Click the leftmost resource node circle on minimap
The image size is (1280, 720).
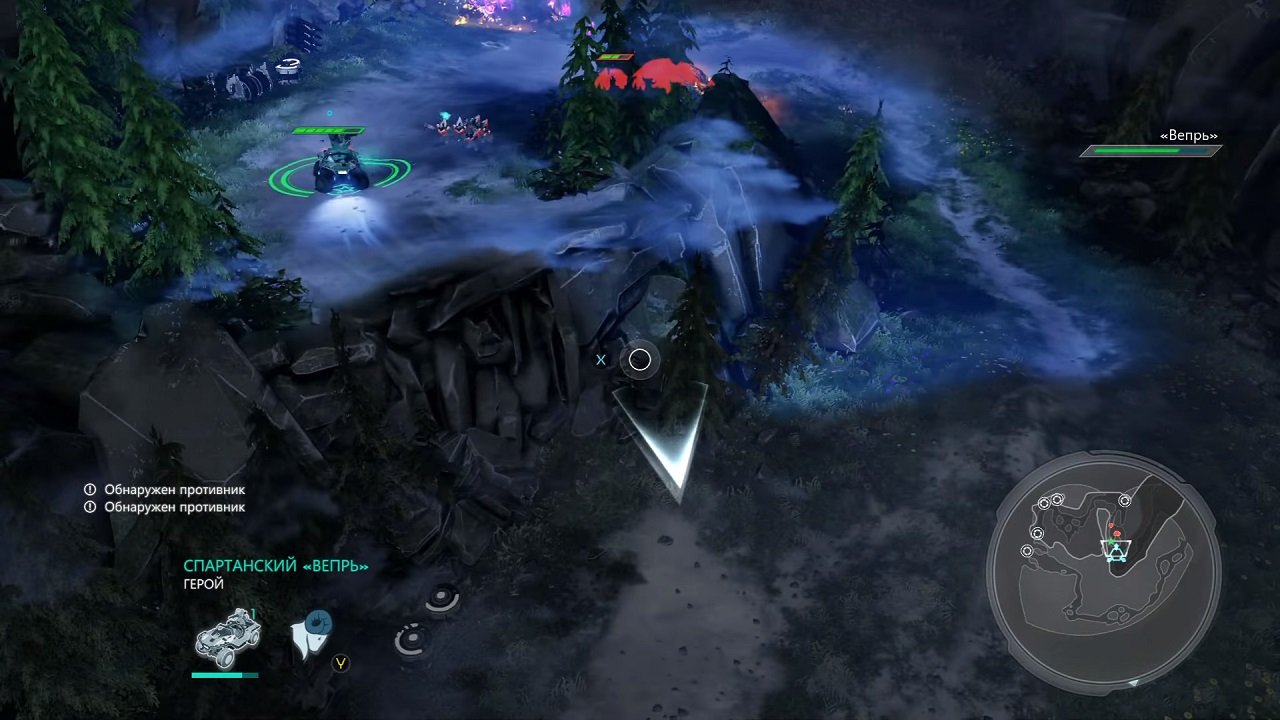click(x=1027, y=551)
